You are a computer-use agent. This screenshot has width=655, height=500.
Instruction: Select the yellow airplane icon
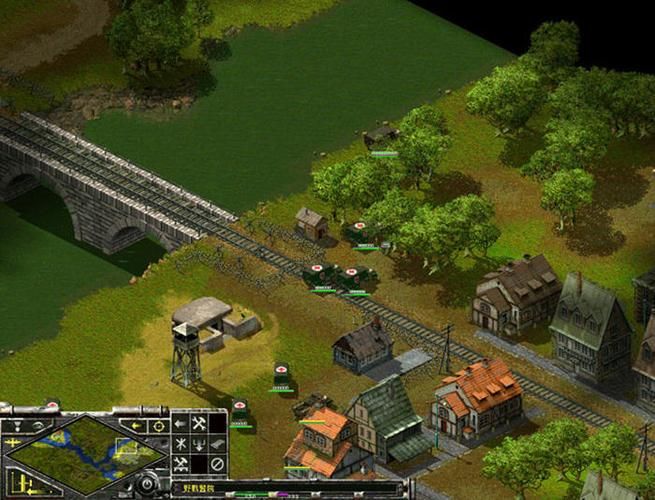click(x=13, y=441)
